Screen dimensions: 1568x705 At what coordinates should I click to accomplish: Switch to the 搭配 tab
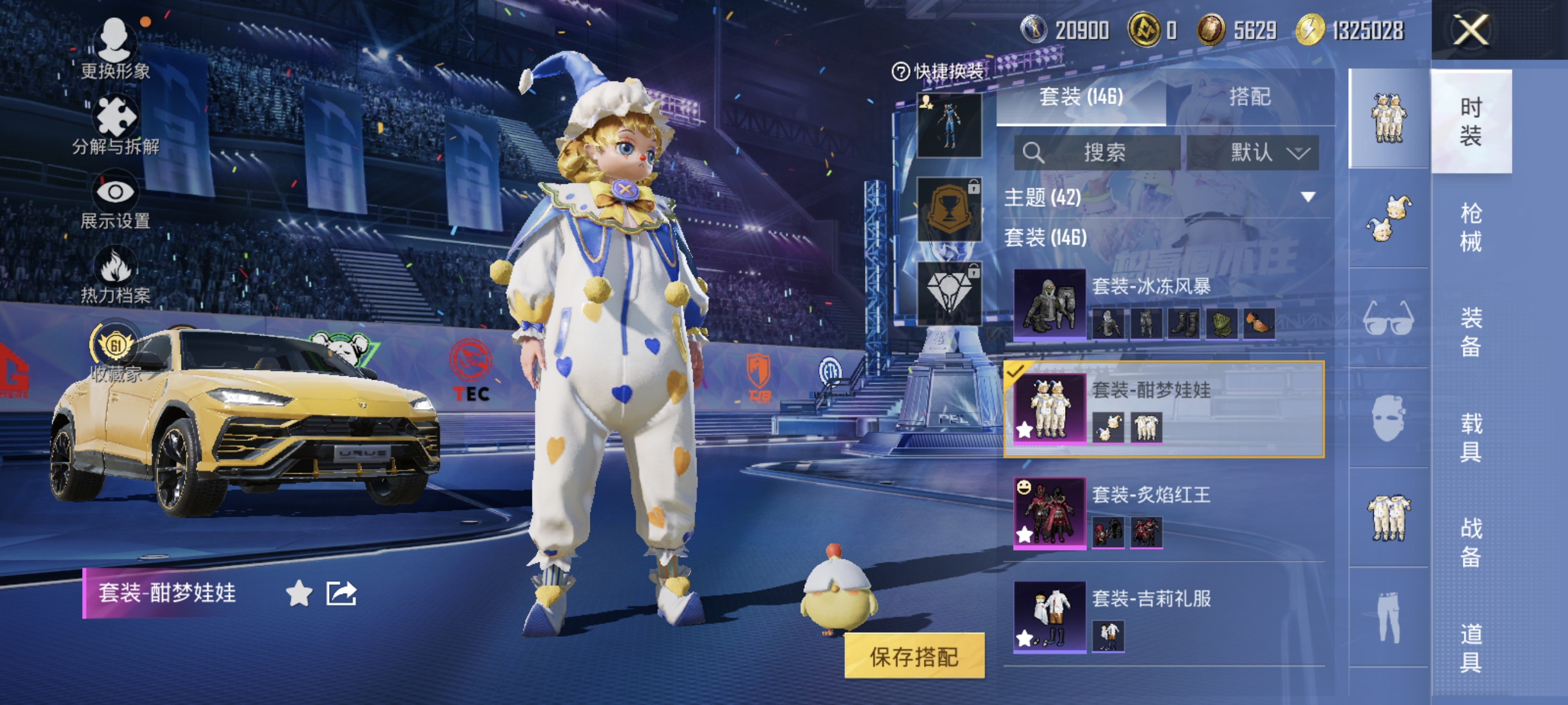point(1249,97)
